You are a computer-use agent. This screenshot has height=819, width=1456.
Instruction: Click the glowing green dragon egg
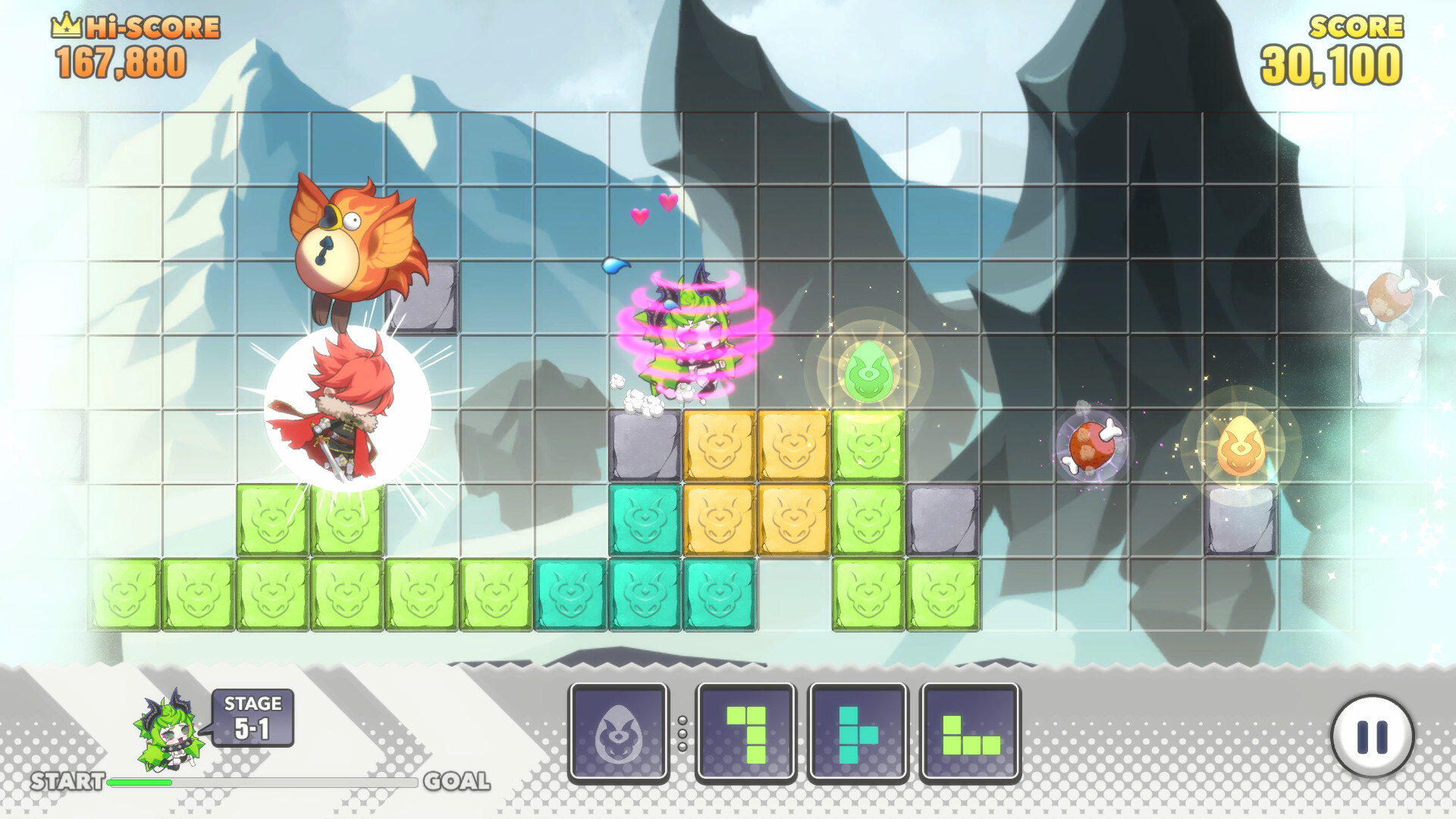coord(869,372)
